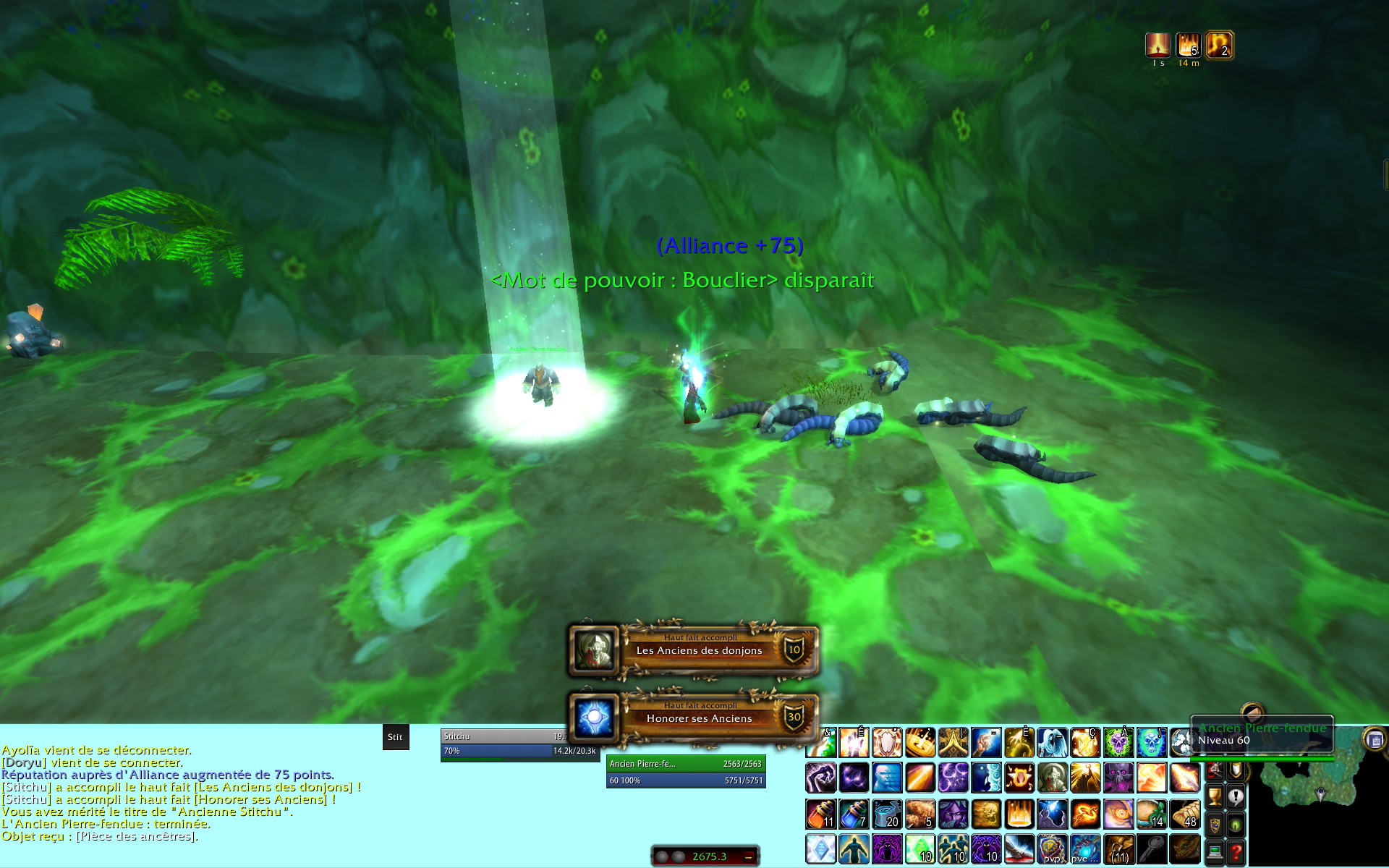Click the fire pillar buff with 5 stacks

coord(1189,46)
